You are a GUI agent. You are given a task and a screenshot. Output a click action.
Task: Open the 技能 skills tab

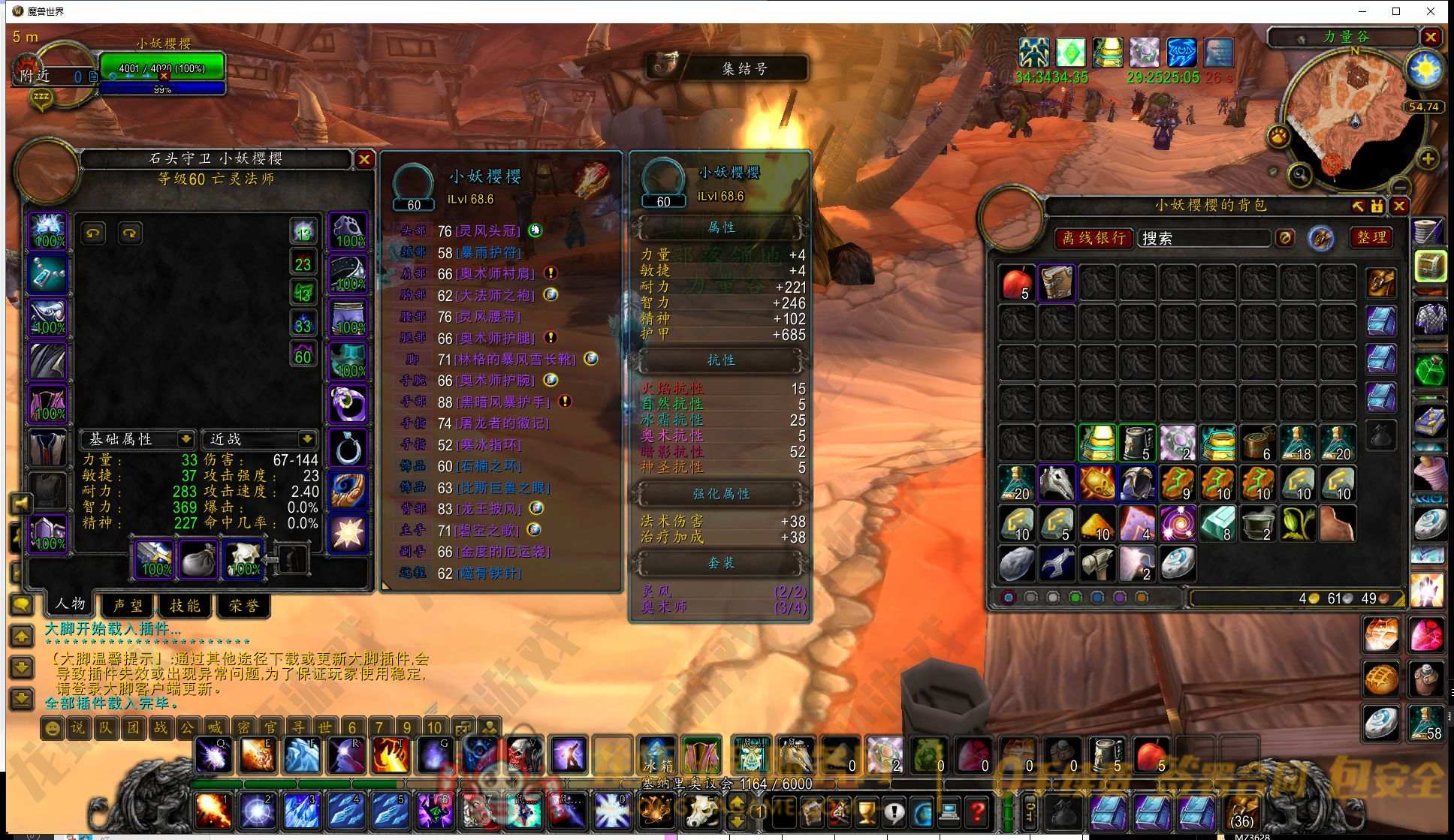185,605
